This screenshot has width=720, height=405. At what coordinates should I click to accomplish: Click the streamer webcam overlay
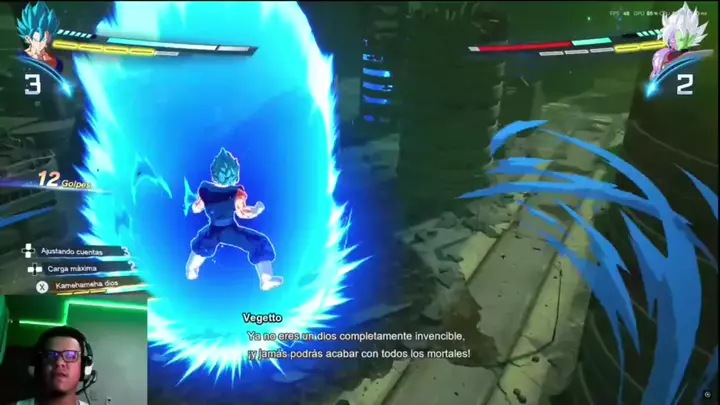click(x=72, y=350)
